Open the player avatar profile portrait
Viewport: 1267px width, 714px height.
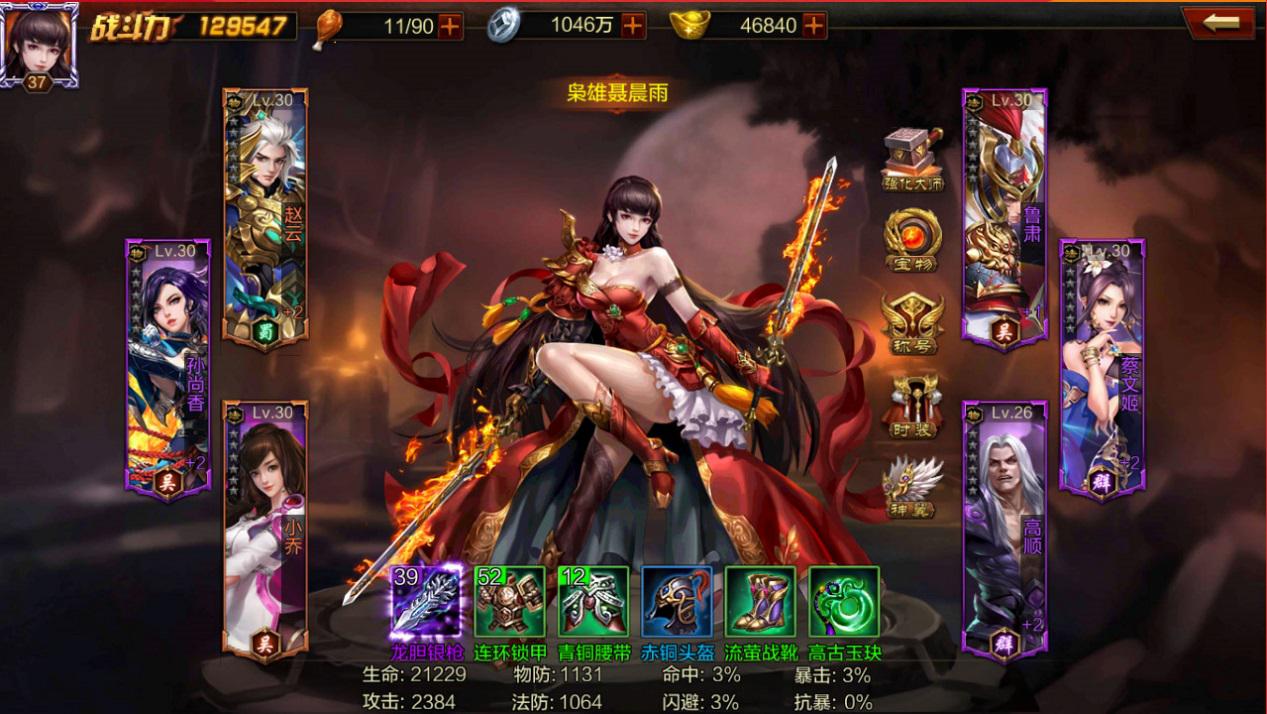coord(38,43)
